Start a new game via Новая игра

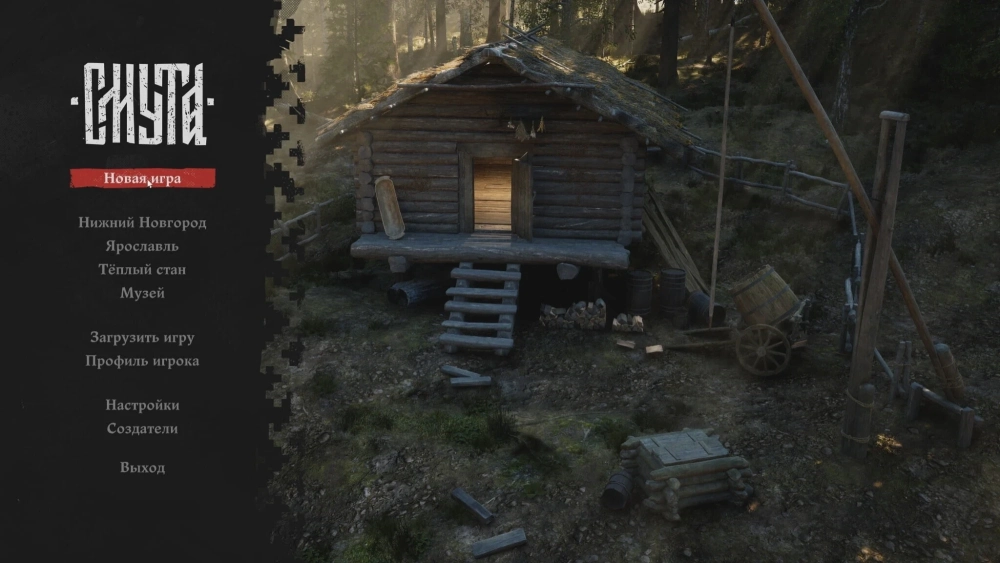(142, 179)
